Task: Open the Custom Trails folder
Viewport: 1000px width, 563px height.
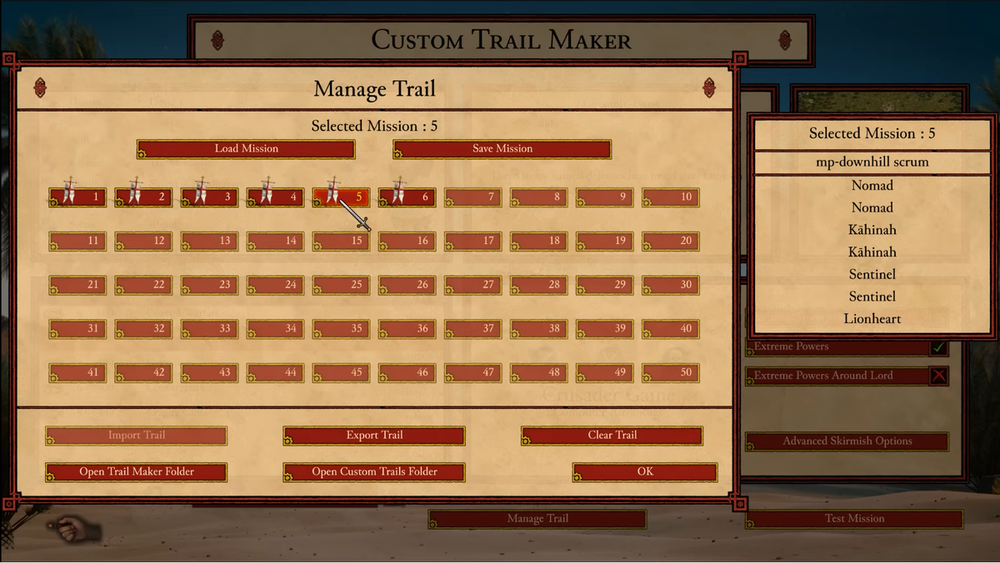Action: pos(374,472)
